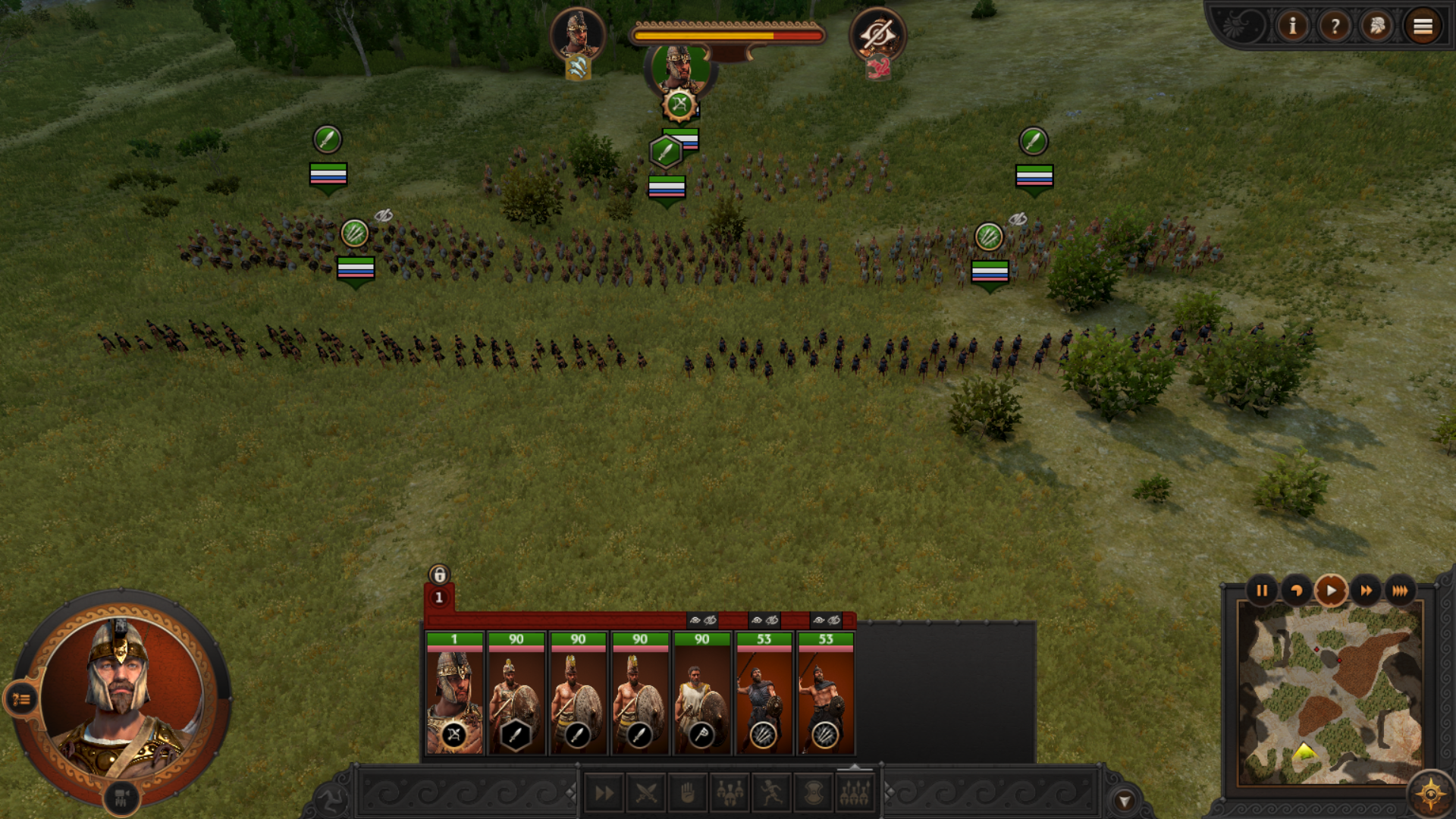
Task: Toggle the bearded advisor head button
Action: [x=1377, y=27]
